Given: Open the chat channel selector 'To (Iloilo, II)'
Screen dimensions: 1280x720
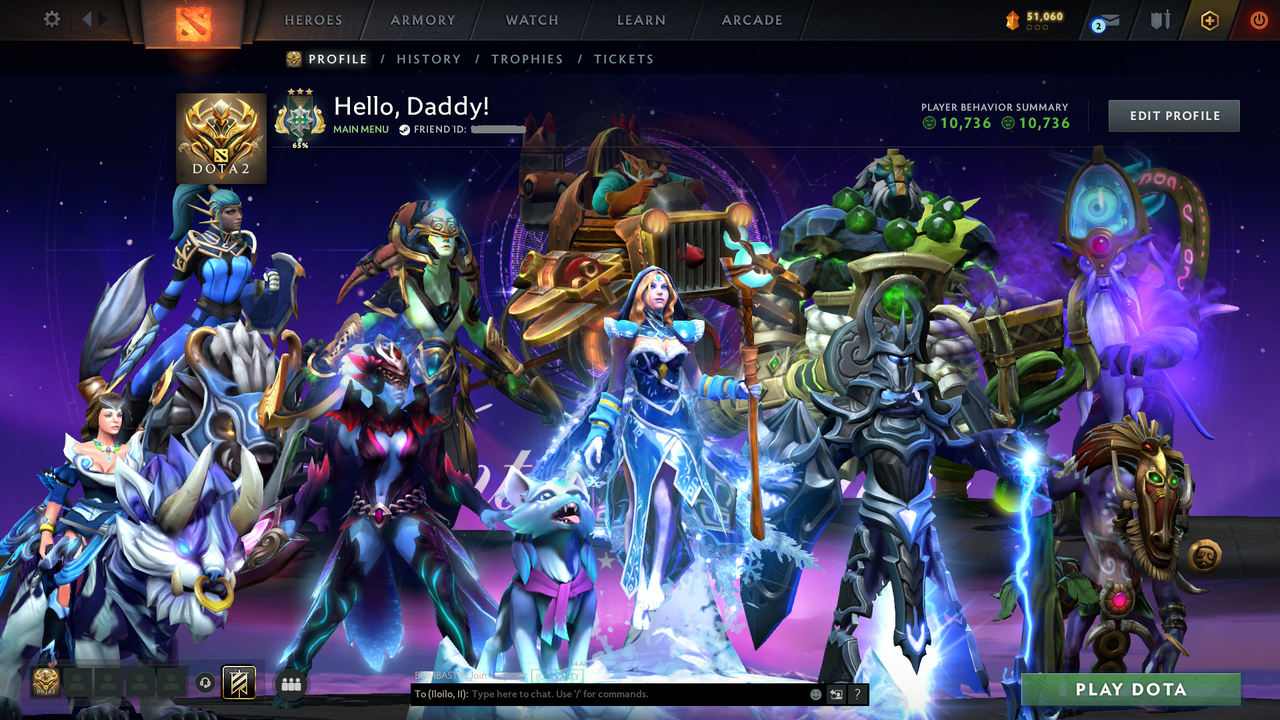Looking at the screenshot, I should [441, 694].
